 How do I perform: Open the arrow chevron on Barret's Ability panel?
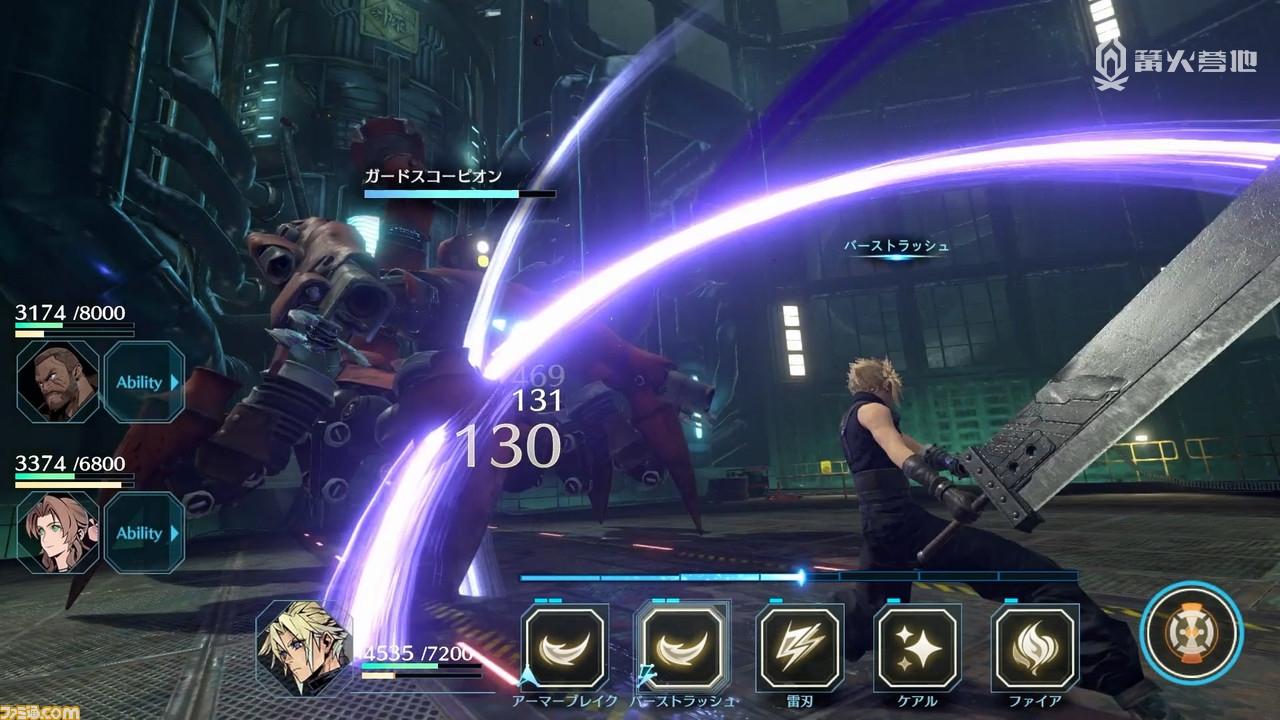click(x=176, y=382)
